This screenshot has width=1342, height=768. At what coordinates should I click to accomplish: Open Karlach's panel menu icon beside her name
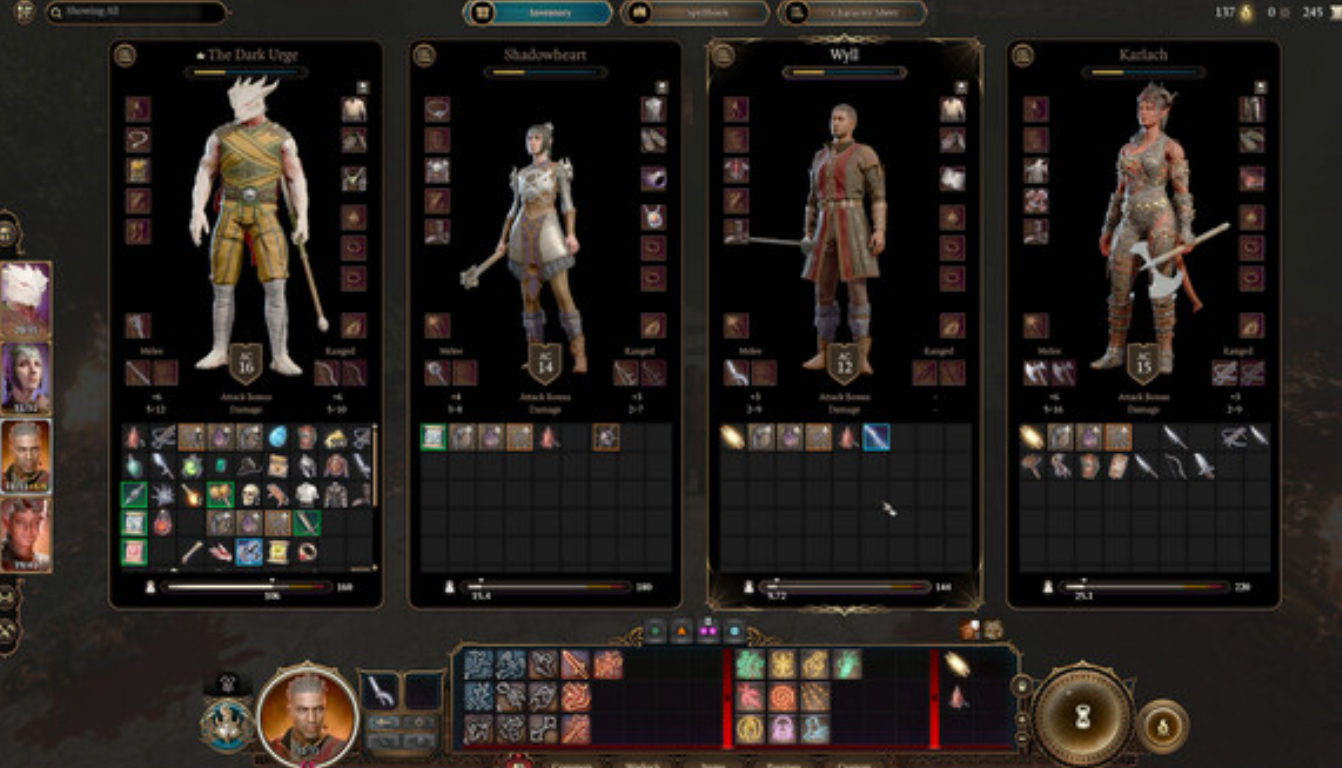click(x=1022, y=55)
